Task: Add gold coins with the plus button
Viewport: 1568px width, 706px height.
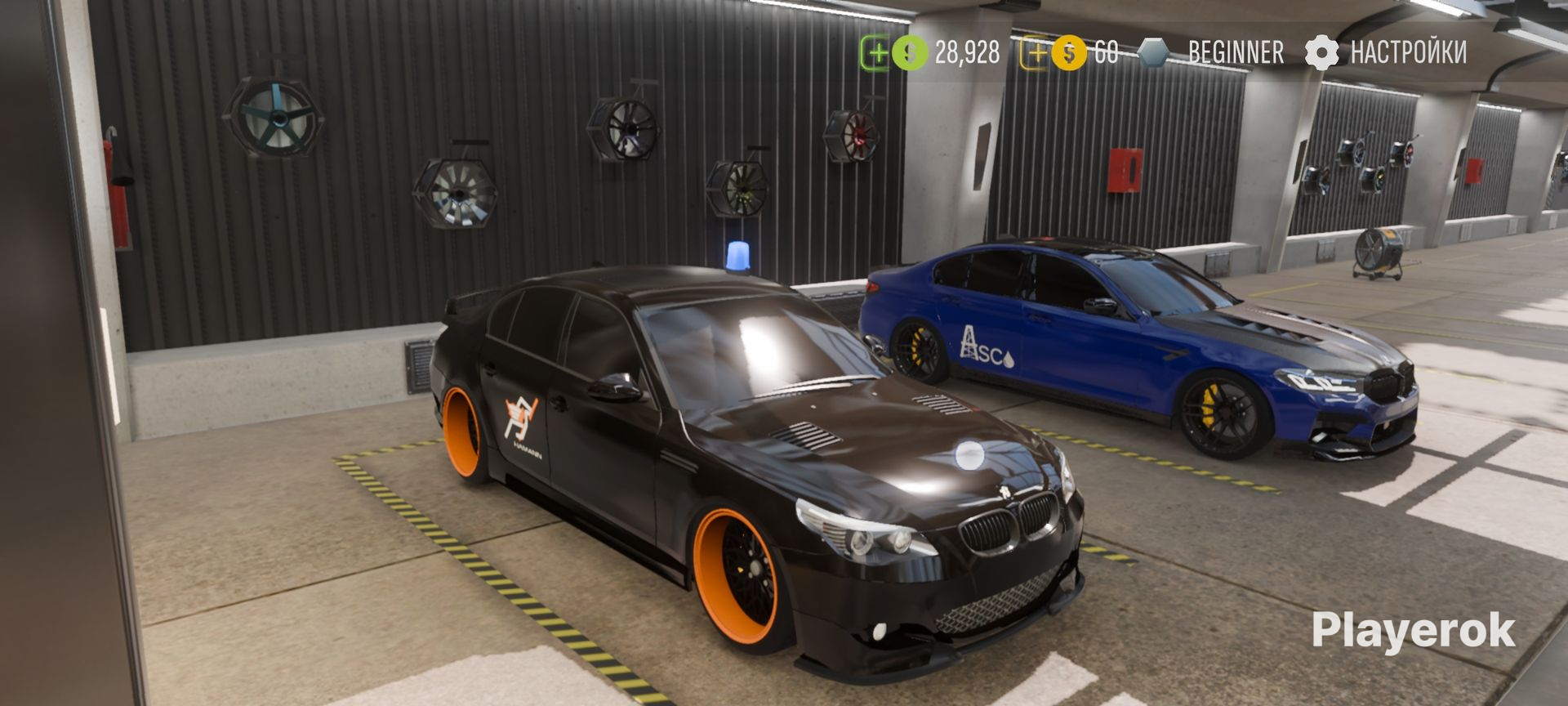Action: [x=1036, y=54]
